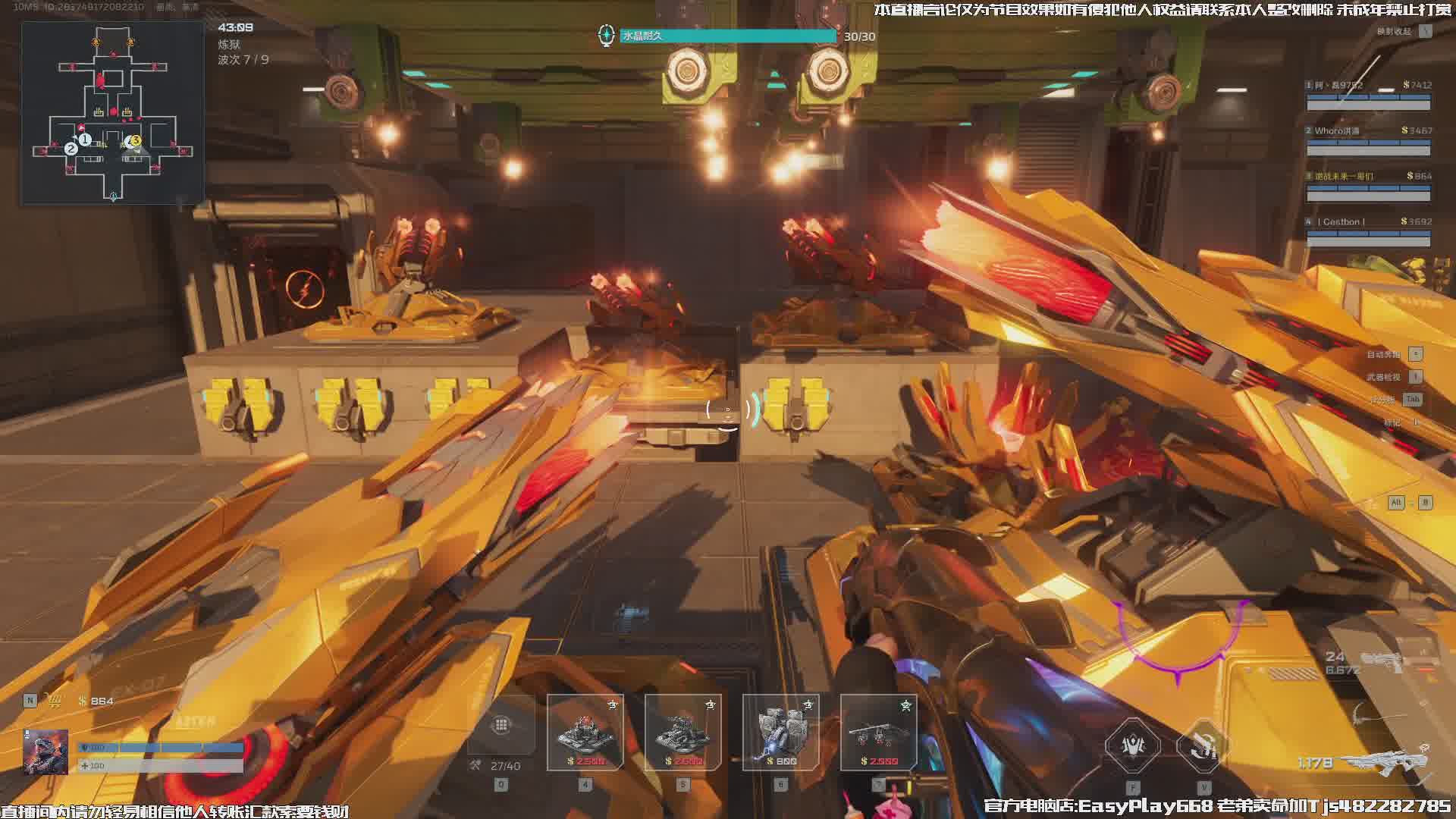The height and width of the screenshot is (819, 1456).
Task: Open the minimap
Action: 112,112
